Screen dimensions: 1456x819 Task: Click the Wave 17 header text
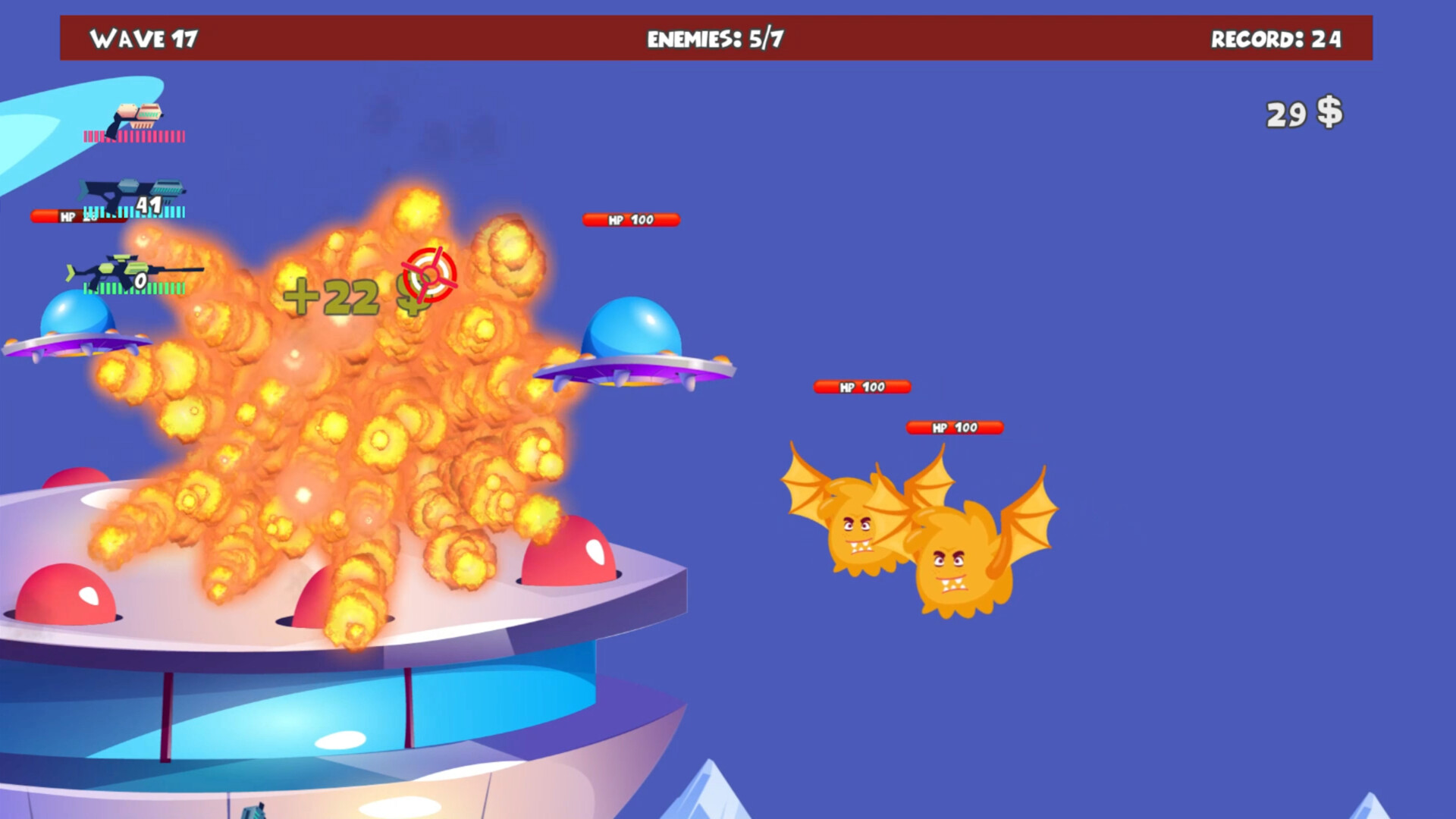coord(144,39)
